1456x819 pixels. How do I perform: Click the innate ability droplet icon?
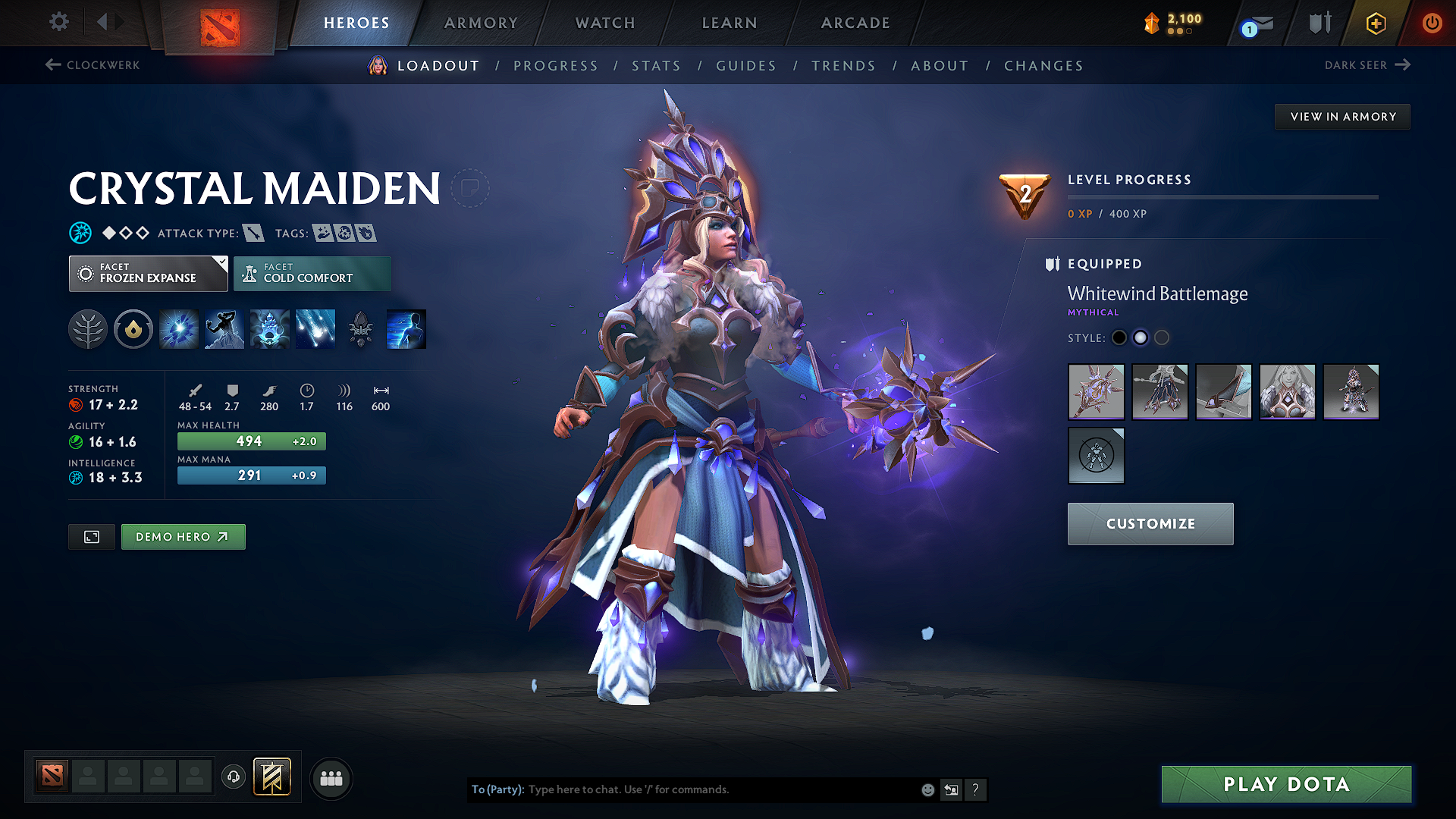(x=133, y=328)
